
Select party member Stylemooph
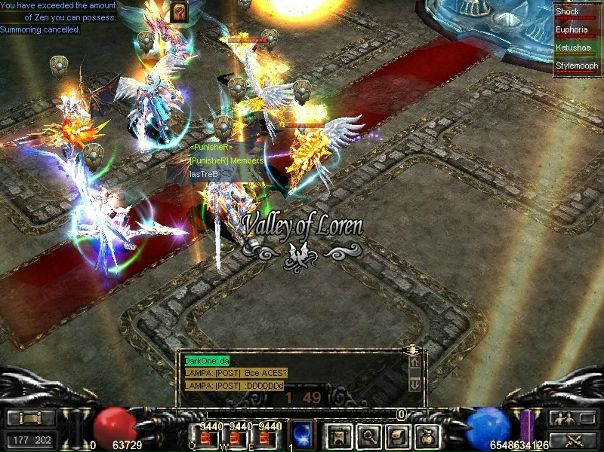point(577,66)
